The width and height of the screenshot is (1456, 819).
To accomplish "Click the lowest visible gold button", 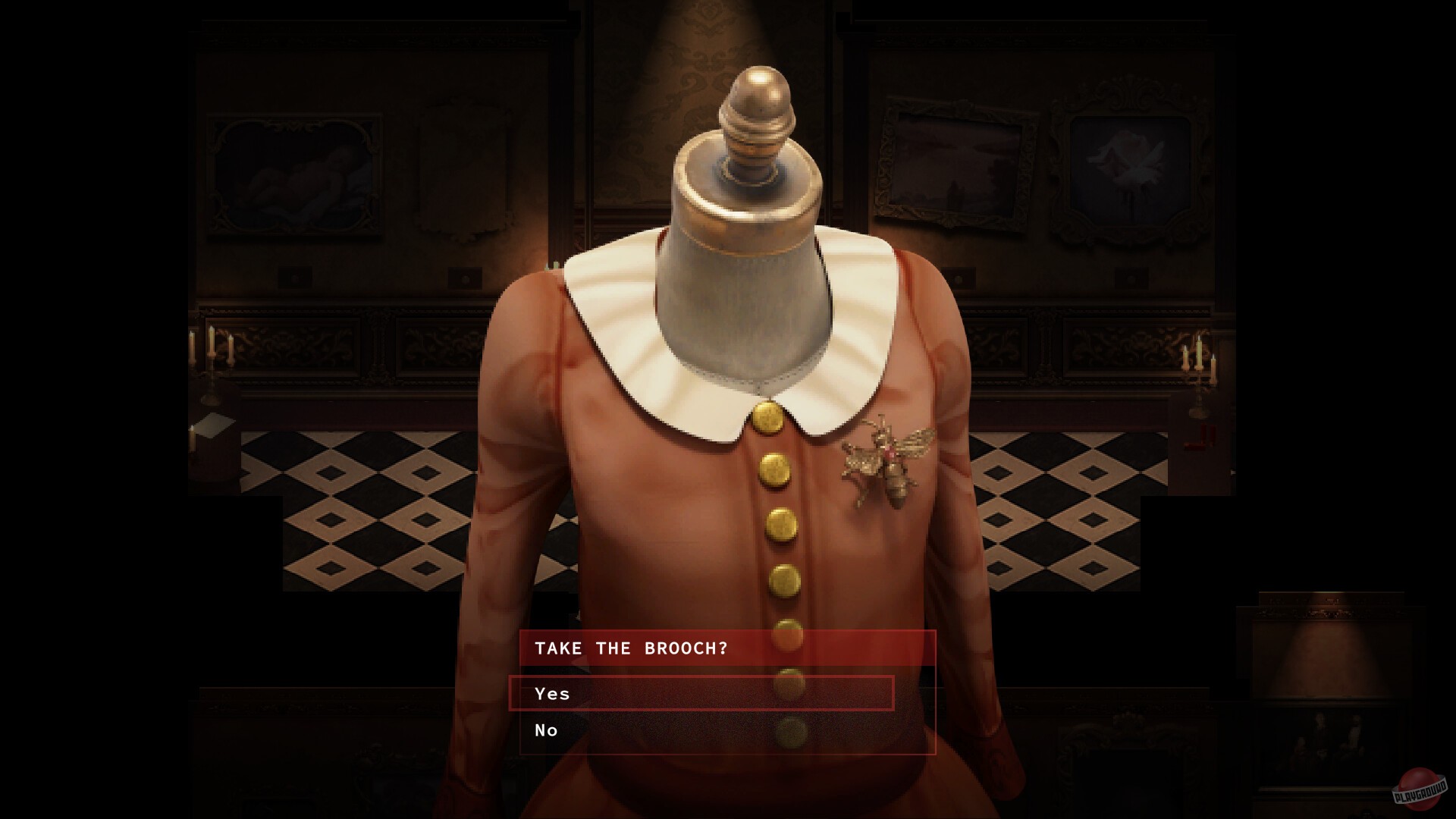I will (x=792, y=733).
